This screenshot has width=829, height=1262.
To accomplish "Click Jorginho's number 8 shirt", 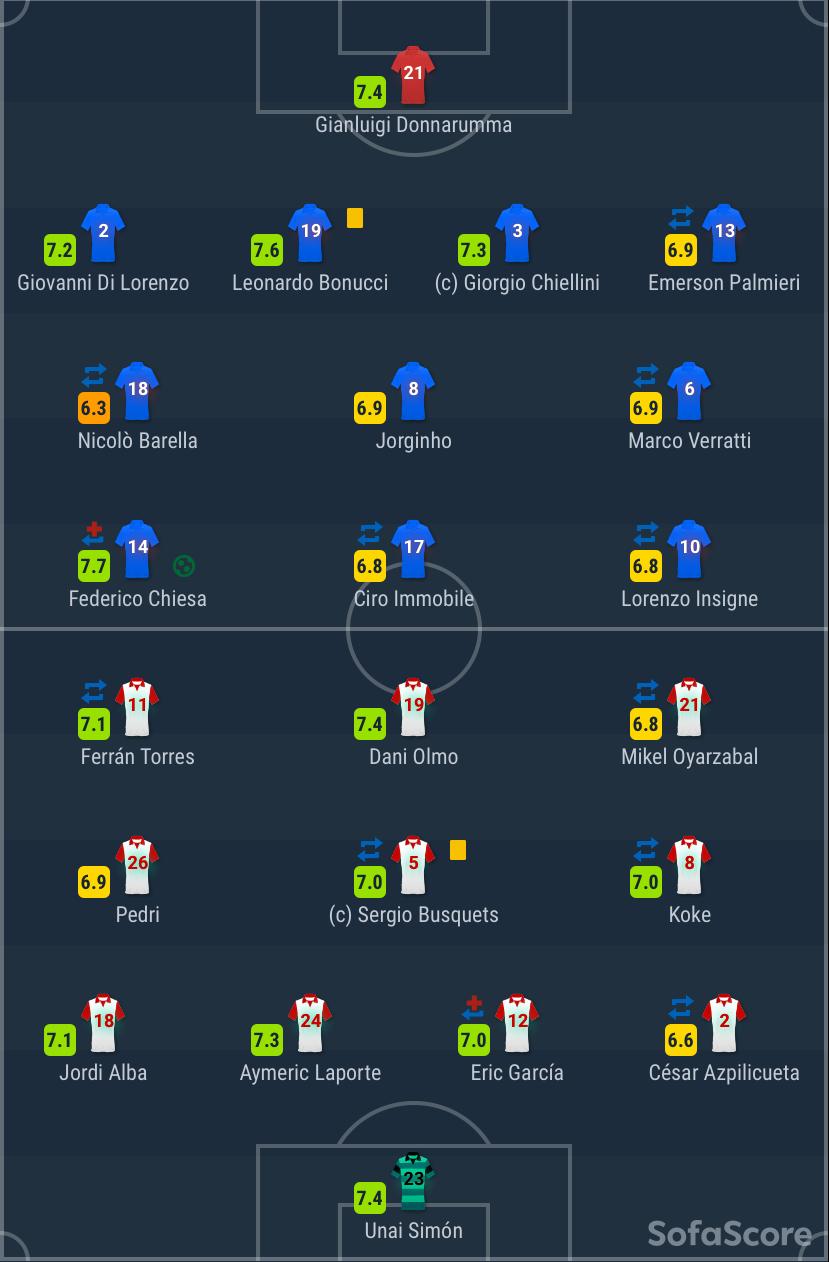I will click(414, 391).
